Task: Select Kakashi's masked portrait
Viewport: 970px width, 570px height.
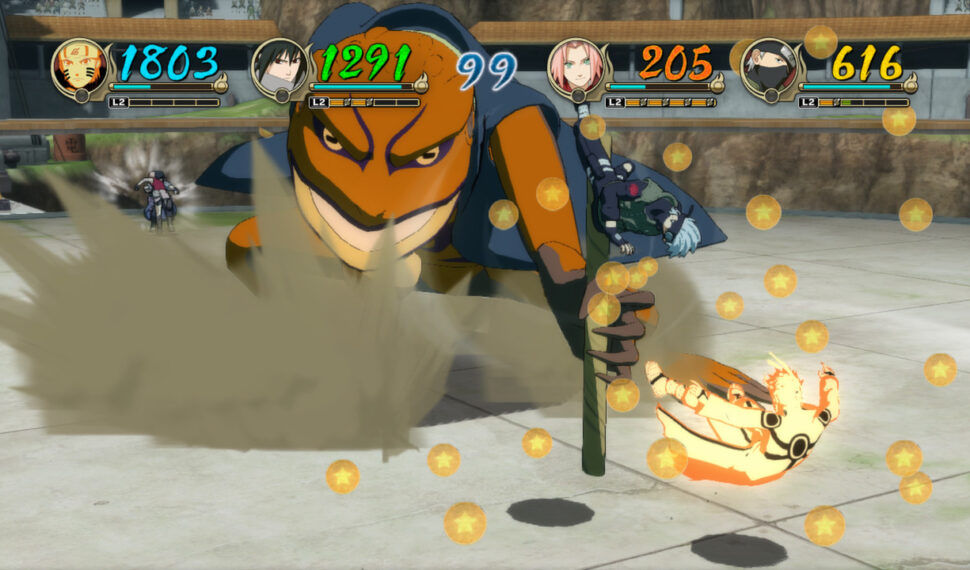Action: click(x=769, y=67)
